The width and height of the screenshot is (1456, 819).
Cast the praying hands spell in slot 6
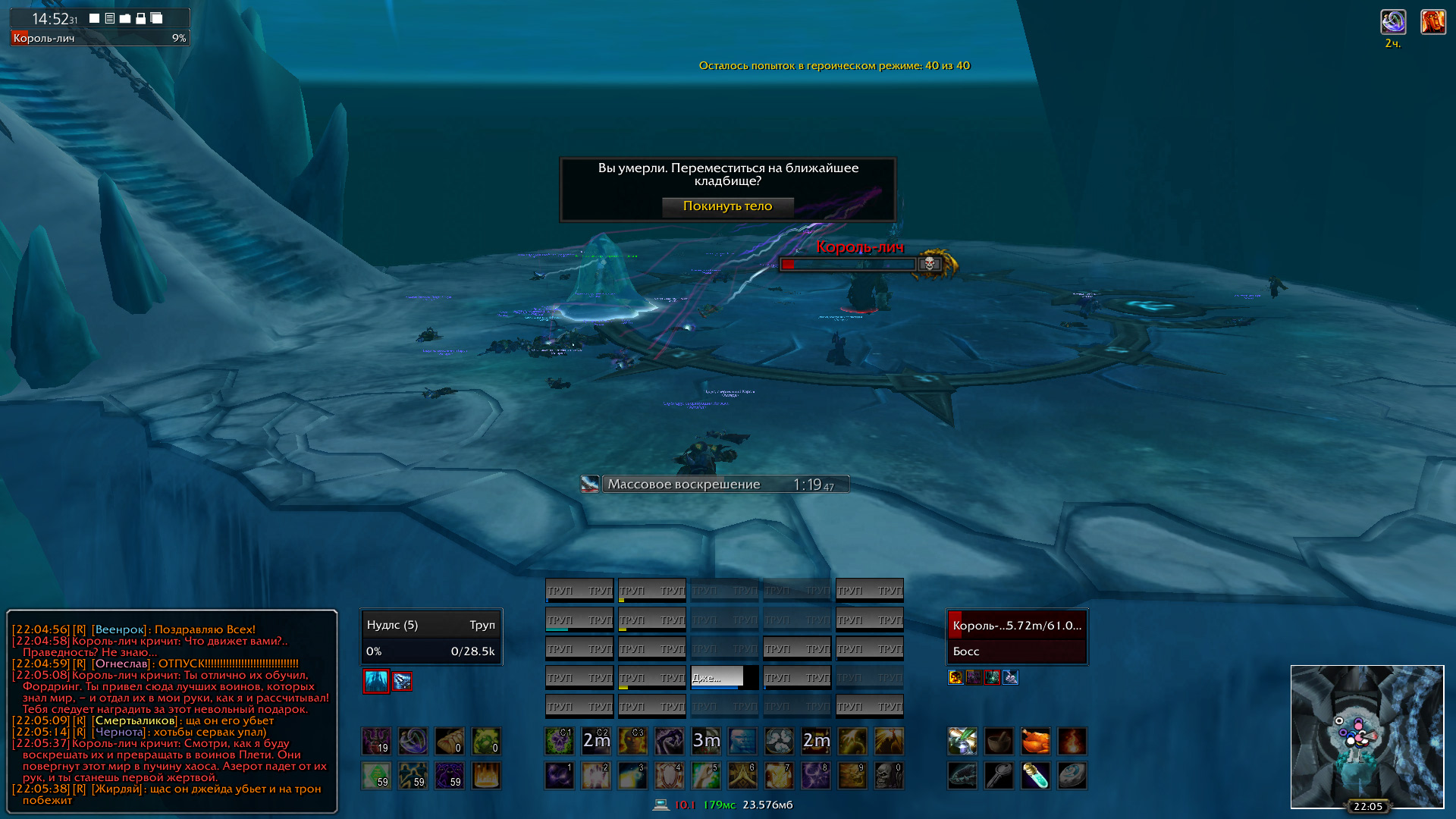click(742, 776)
